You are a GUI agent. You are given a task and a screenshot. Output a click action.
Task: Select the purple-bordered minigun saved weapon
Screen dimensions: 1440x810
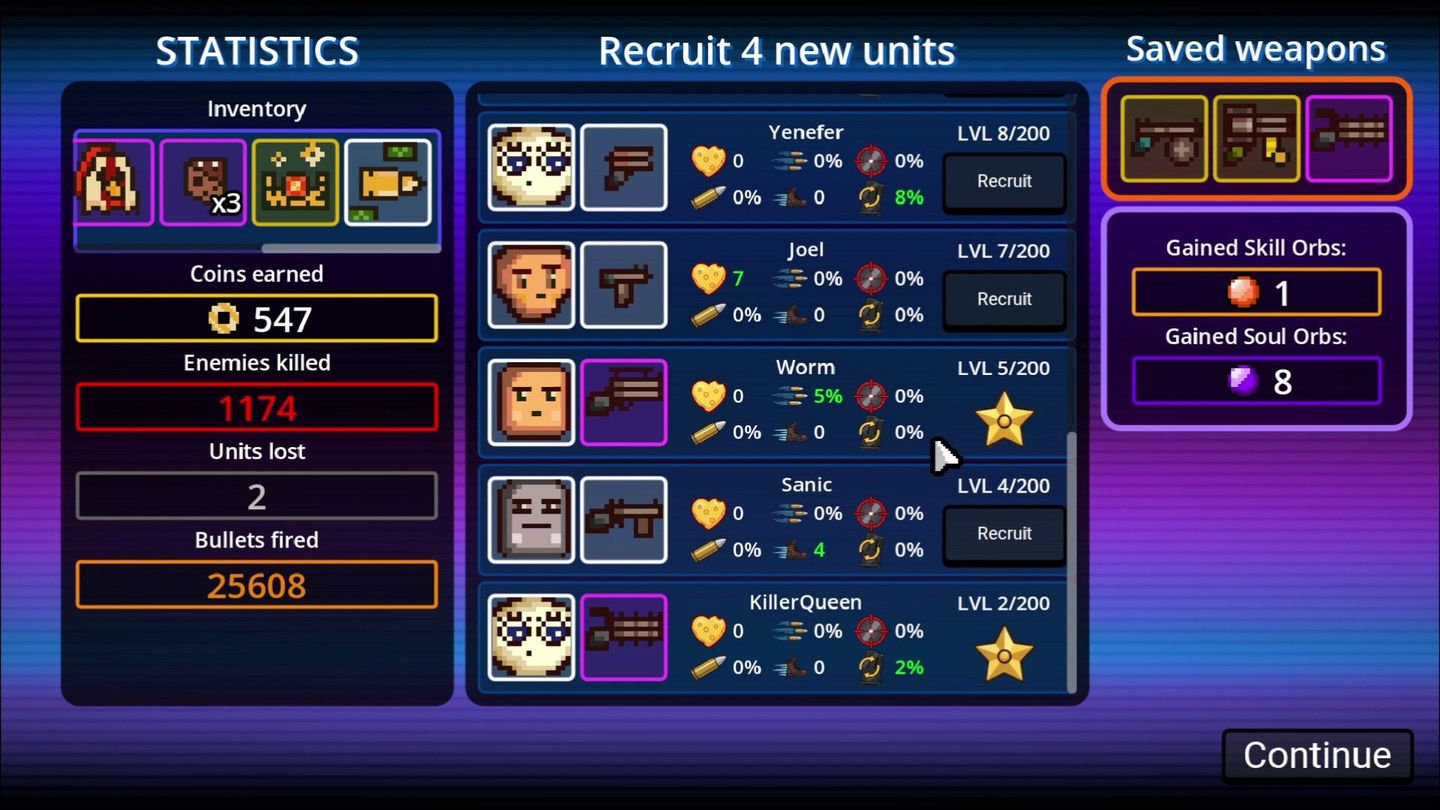pyautogui.click(x=1348, y=138)
